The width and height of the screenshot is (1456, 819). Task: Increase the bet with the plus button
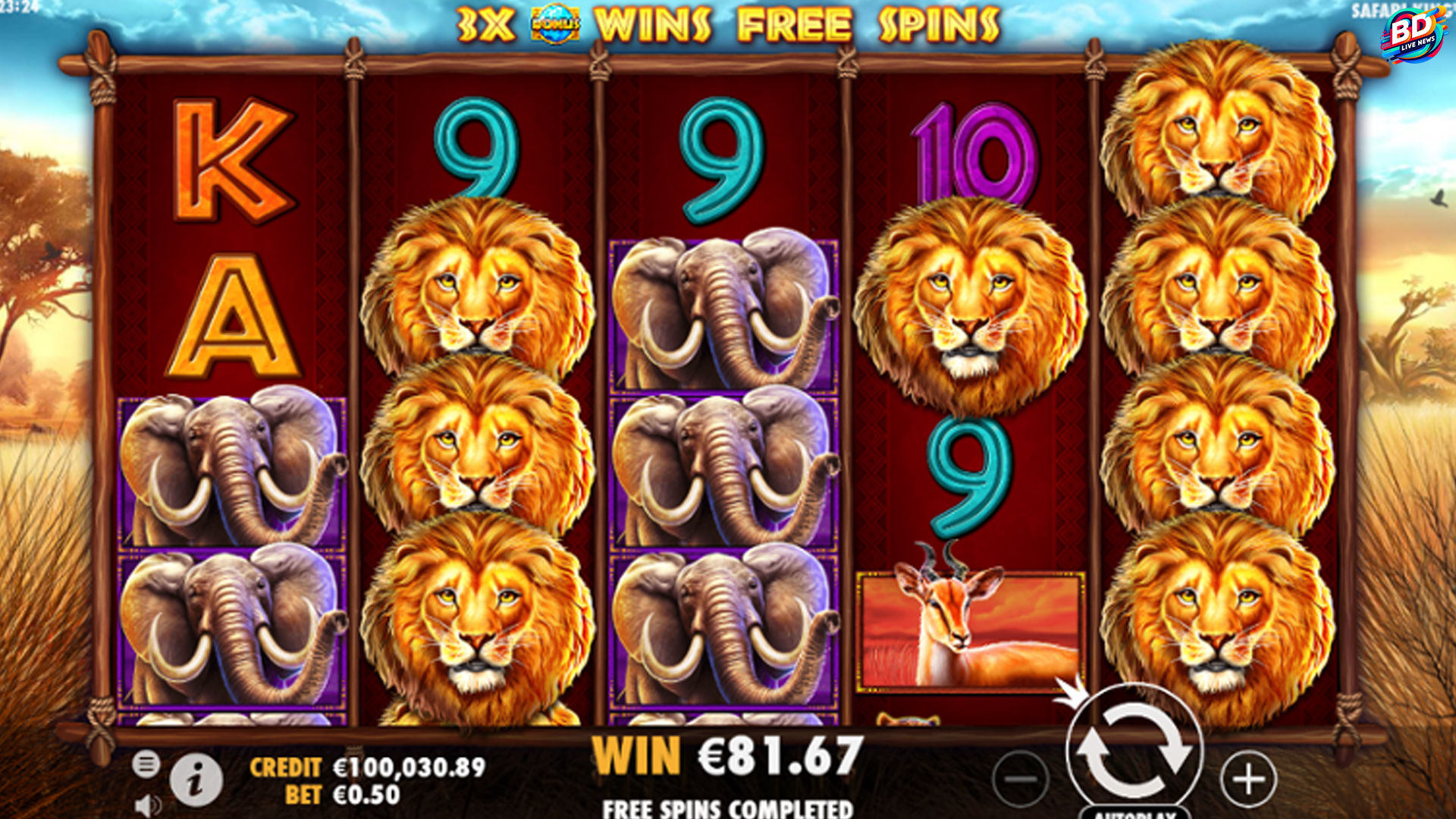[x=1248, y=779]
